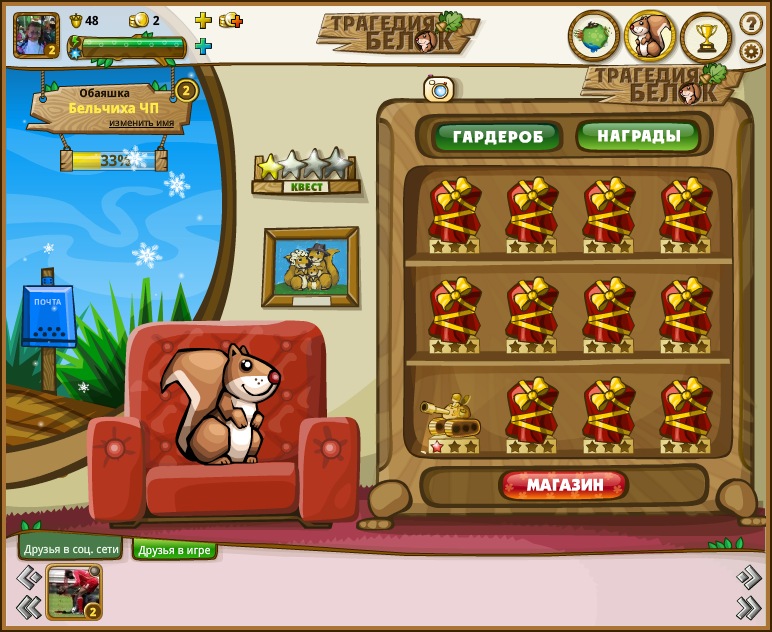
Task: Switch to Друзья в игре tab
Action: 175,550
